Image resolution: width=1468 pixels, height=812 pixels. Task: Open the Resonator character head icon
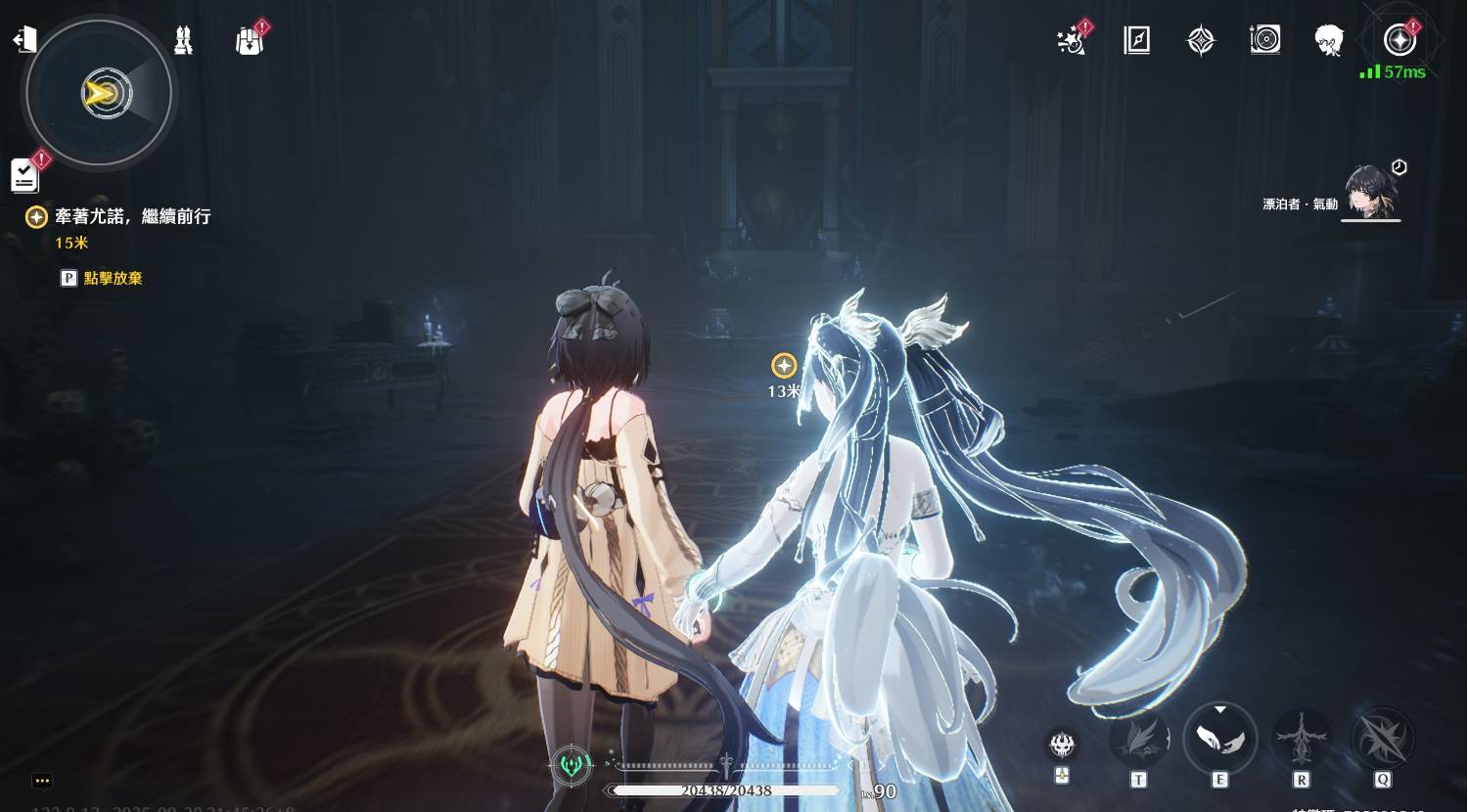click(1328, 40)
